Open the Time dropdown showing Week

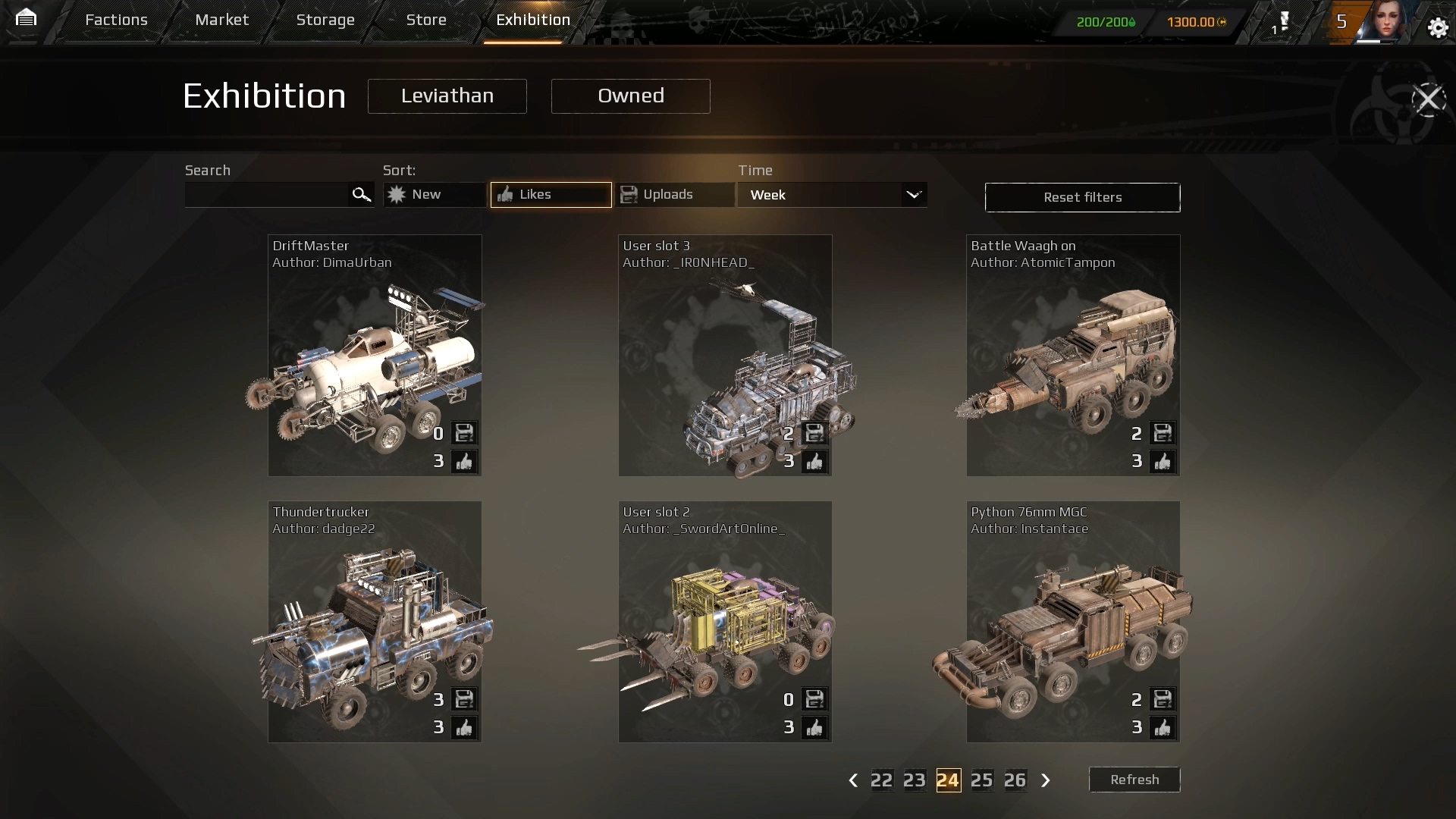tap(832, 195)
